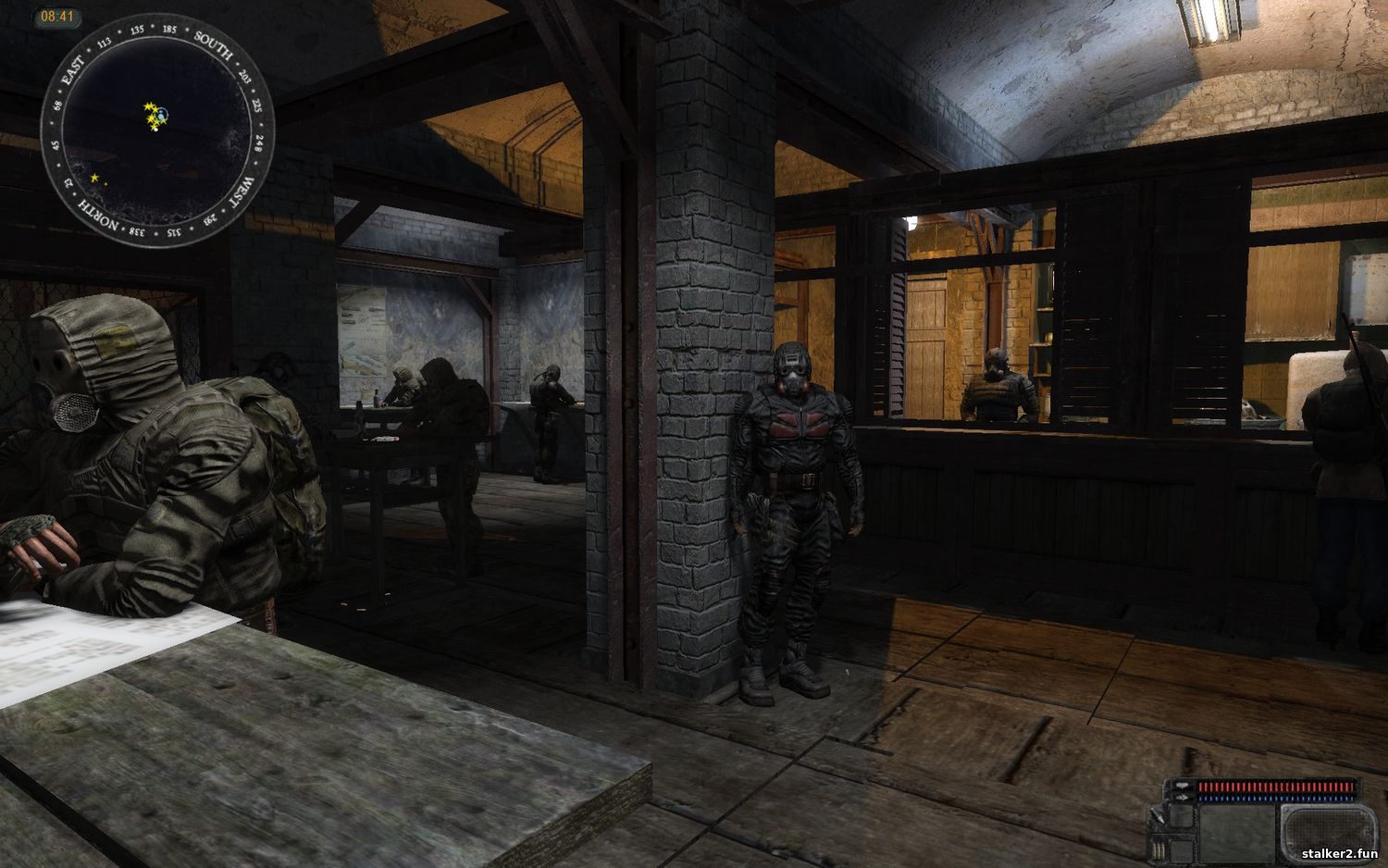Select the lone yellow star near NORTH
Screen dimensions: 1388x868
coord(93,178)
